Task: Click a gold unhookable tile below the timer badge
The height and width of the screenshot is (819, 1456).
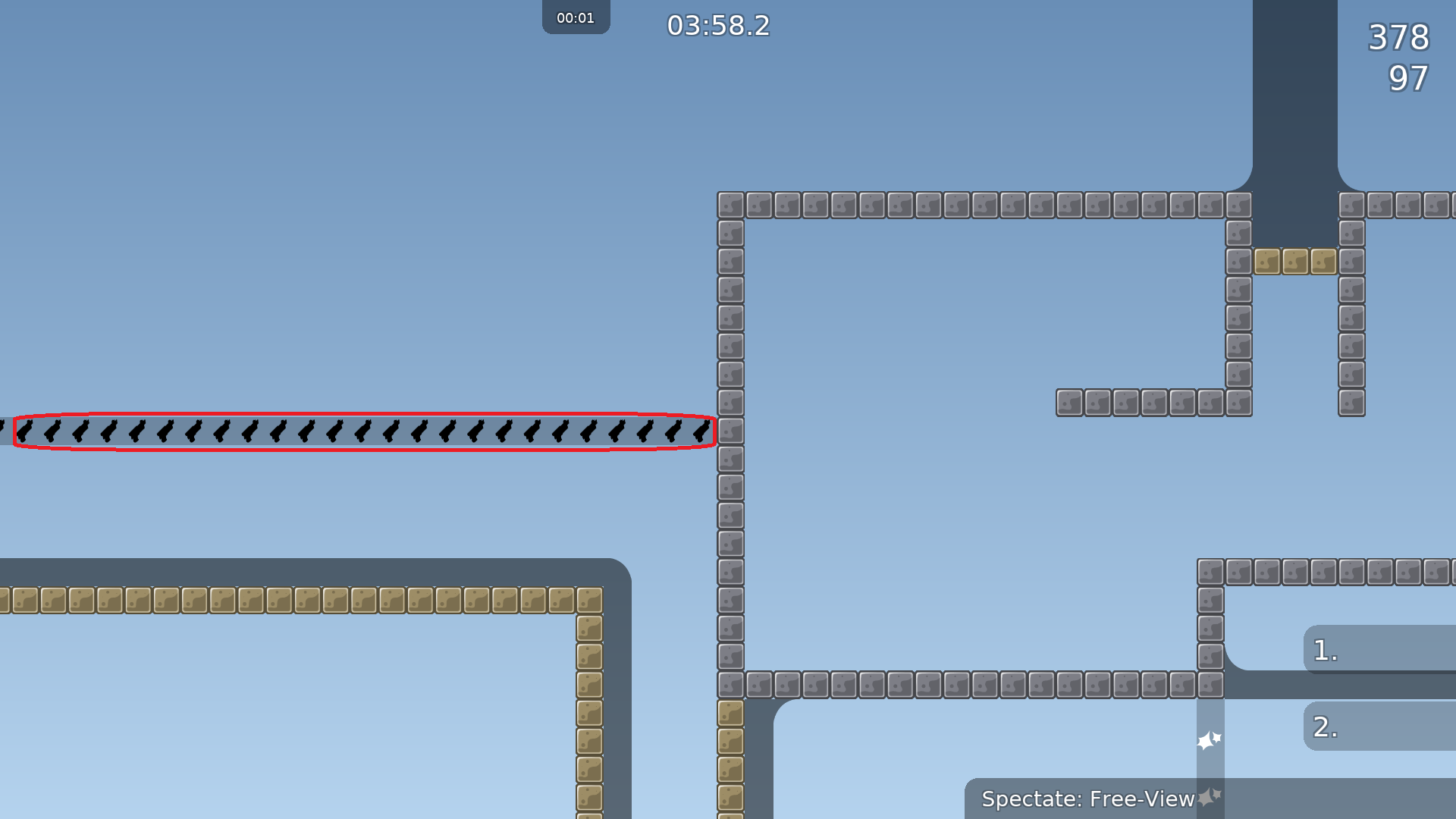Action: click(576, 599)
